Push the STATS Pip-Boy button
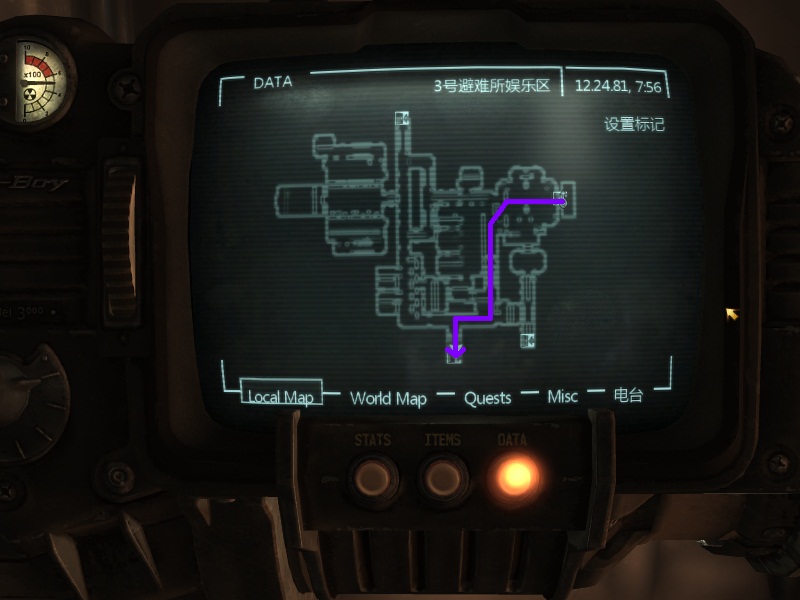 pos(370,476)
